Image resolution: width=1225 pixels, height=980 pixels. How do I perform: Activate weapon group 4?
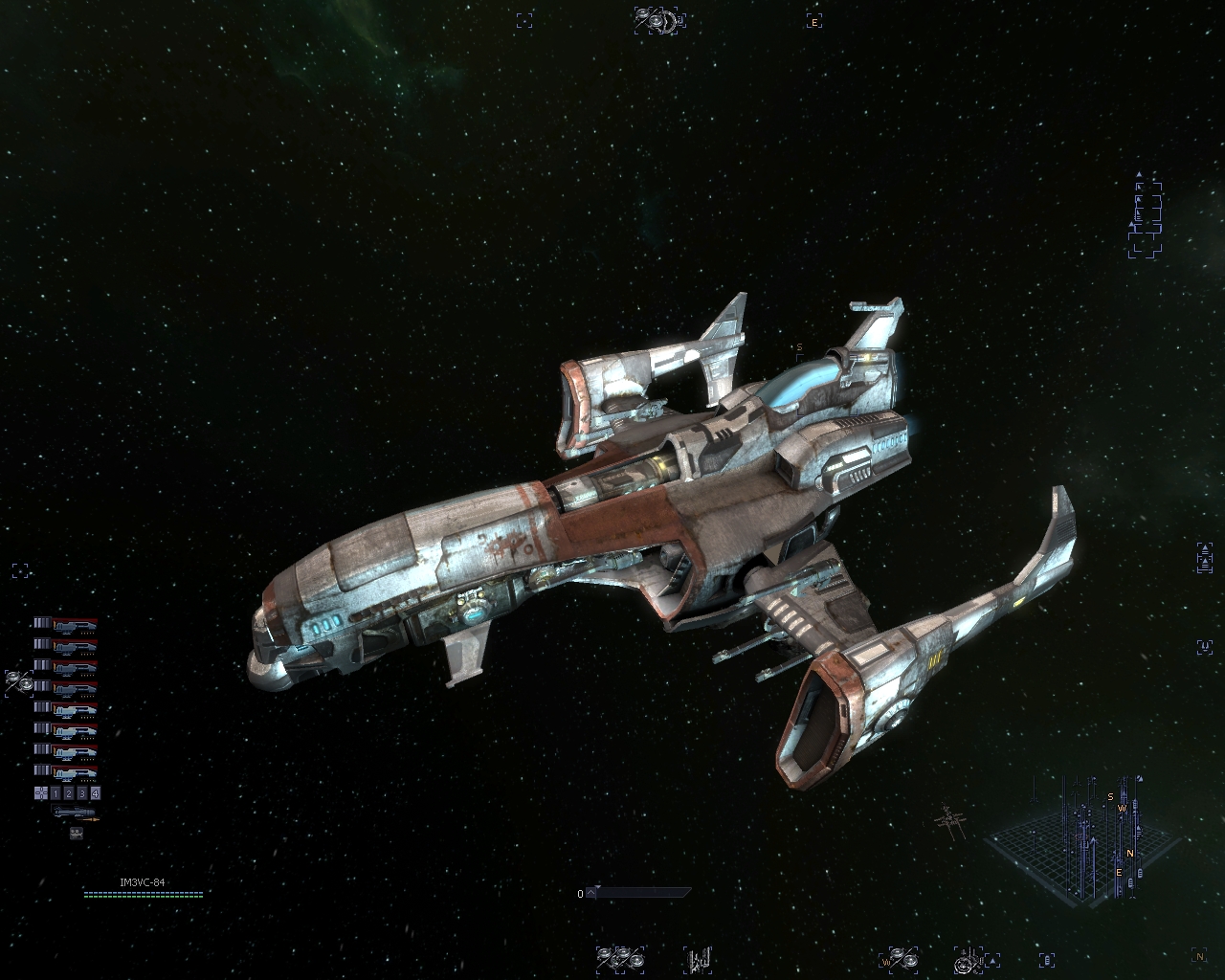click(x=95, y=793)
